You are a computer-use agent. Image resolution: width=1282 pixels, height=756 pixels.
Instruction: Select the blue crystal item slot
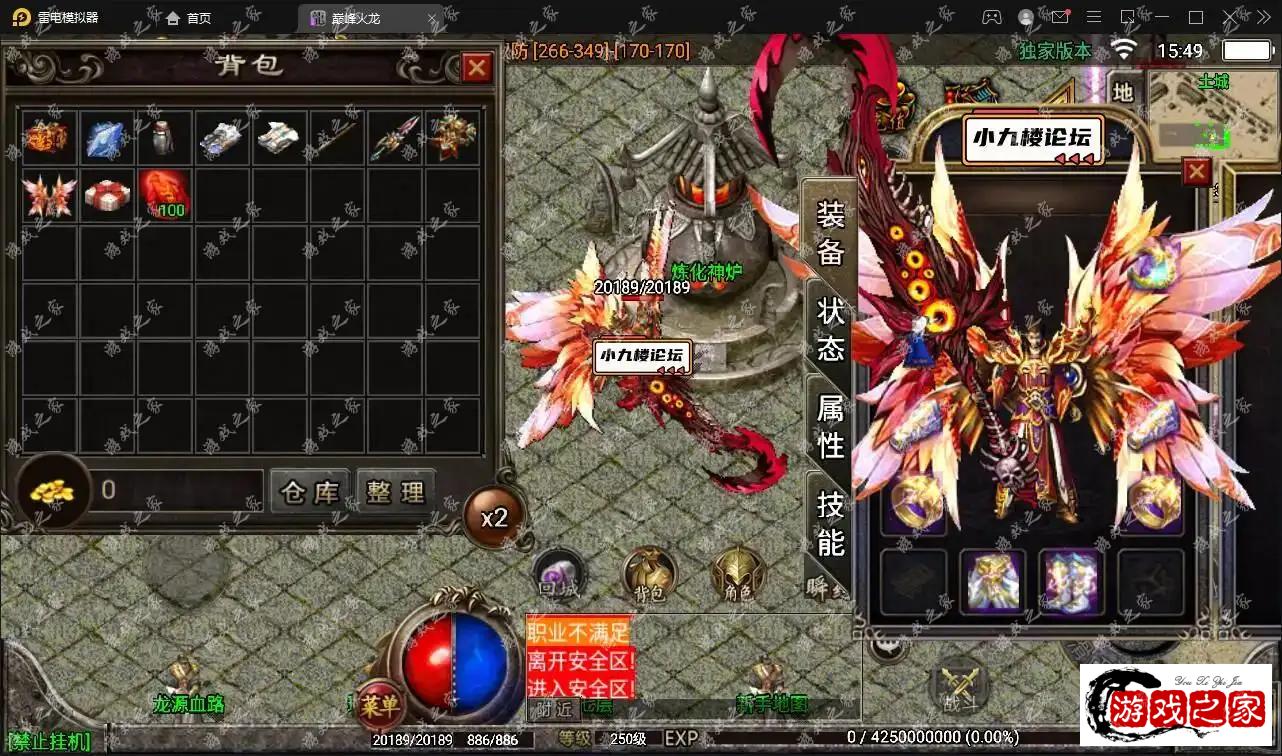pyautogui.click(x=105, y=138)
